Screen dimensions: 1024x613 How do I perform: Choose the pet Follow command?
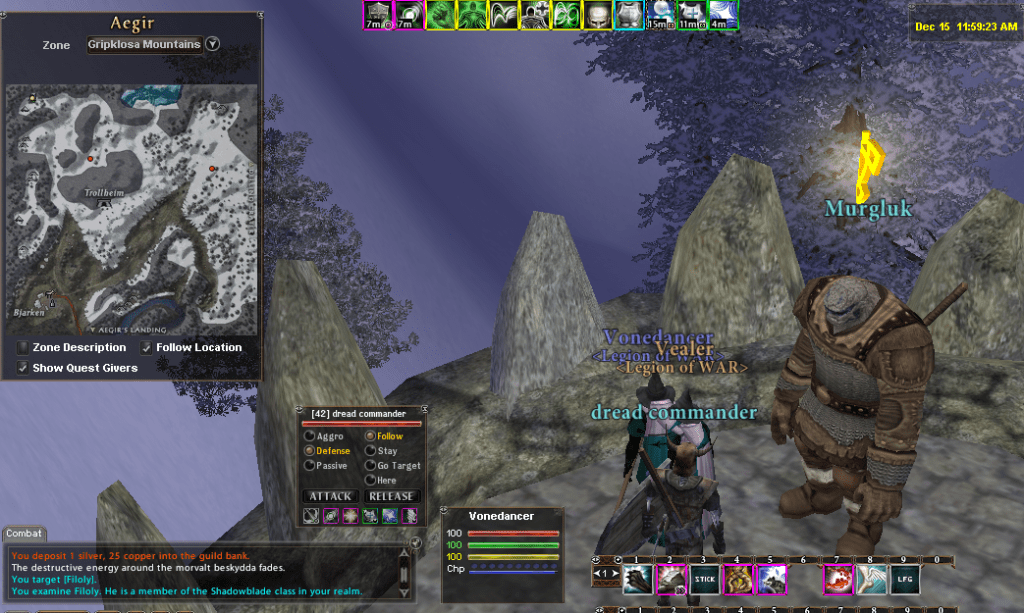370,436
